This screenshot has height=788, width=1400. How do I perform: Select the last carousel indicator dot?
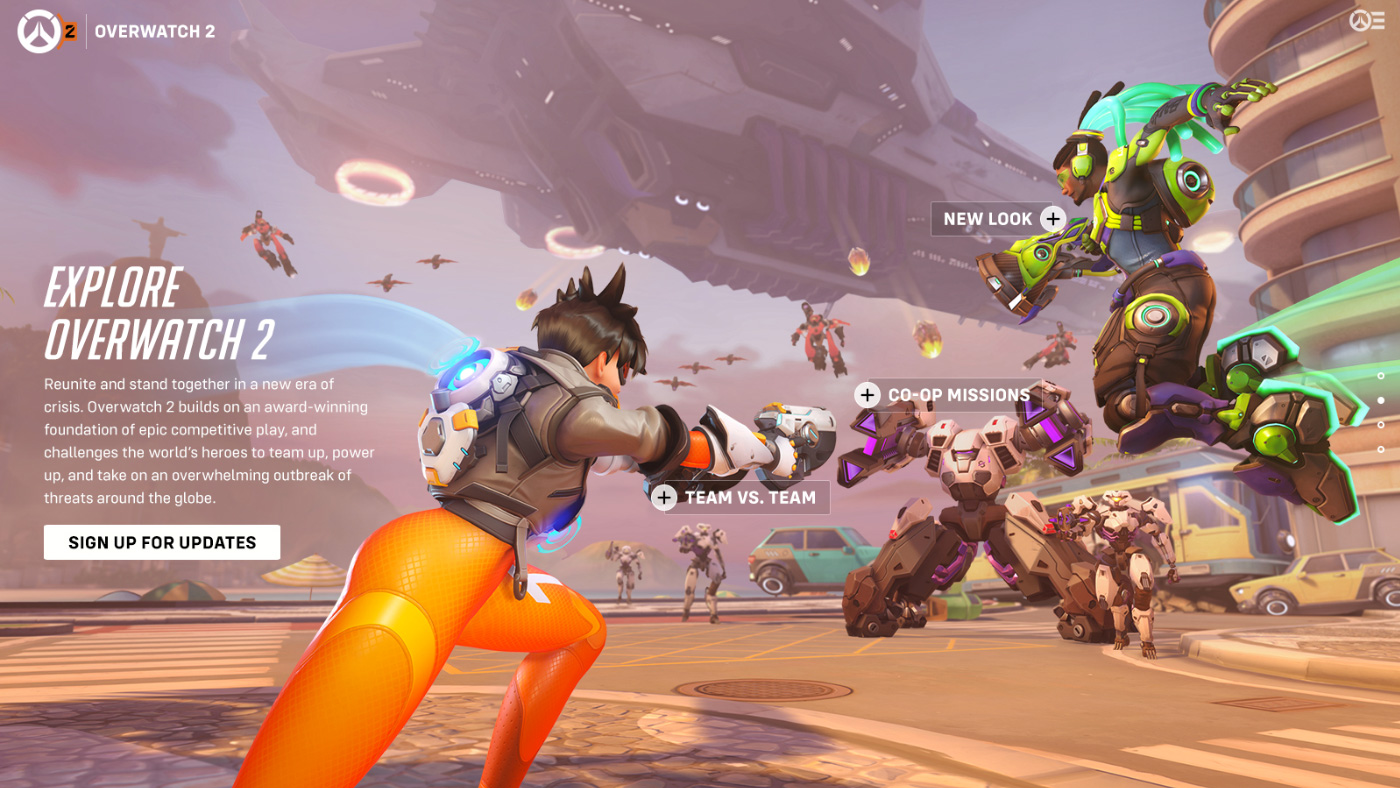(1381, 450)
